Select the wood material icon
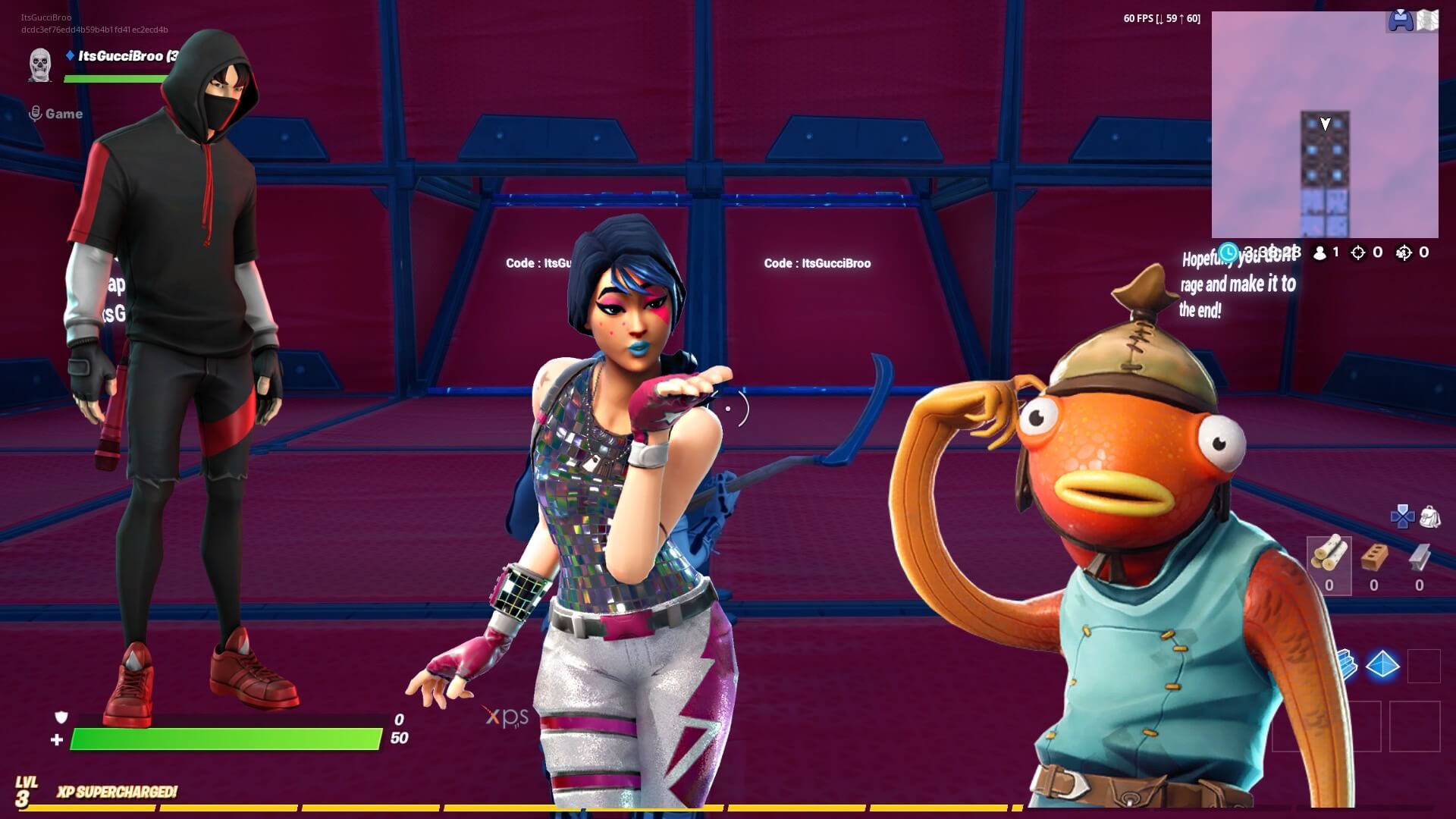The width and height of the screenshot is (1456, 819). tap(1330, 554)
